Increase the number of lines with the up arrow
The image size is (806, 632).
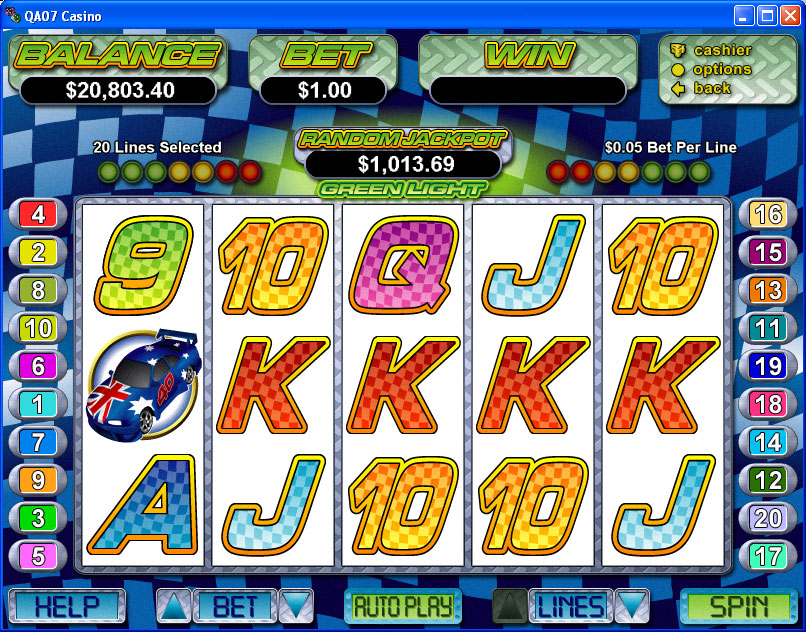pos(509,606)
